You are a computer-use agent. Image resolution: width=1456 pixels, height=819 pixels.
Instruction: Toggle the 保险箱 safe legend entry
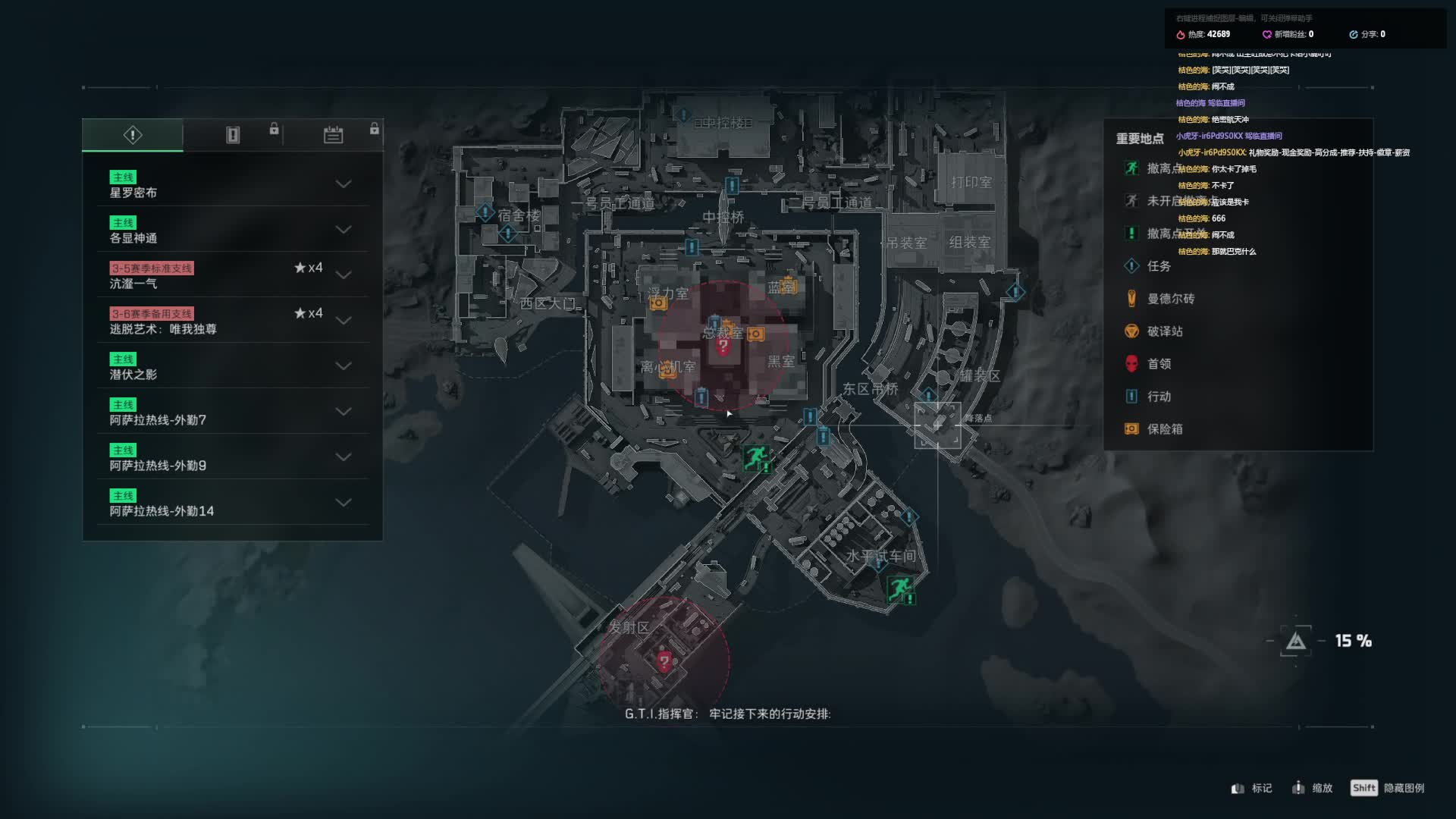coord(1164,429)
